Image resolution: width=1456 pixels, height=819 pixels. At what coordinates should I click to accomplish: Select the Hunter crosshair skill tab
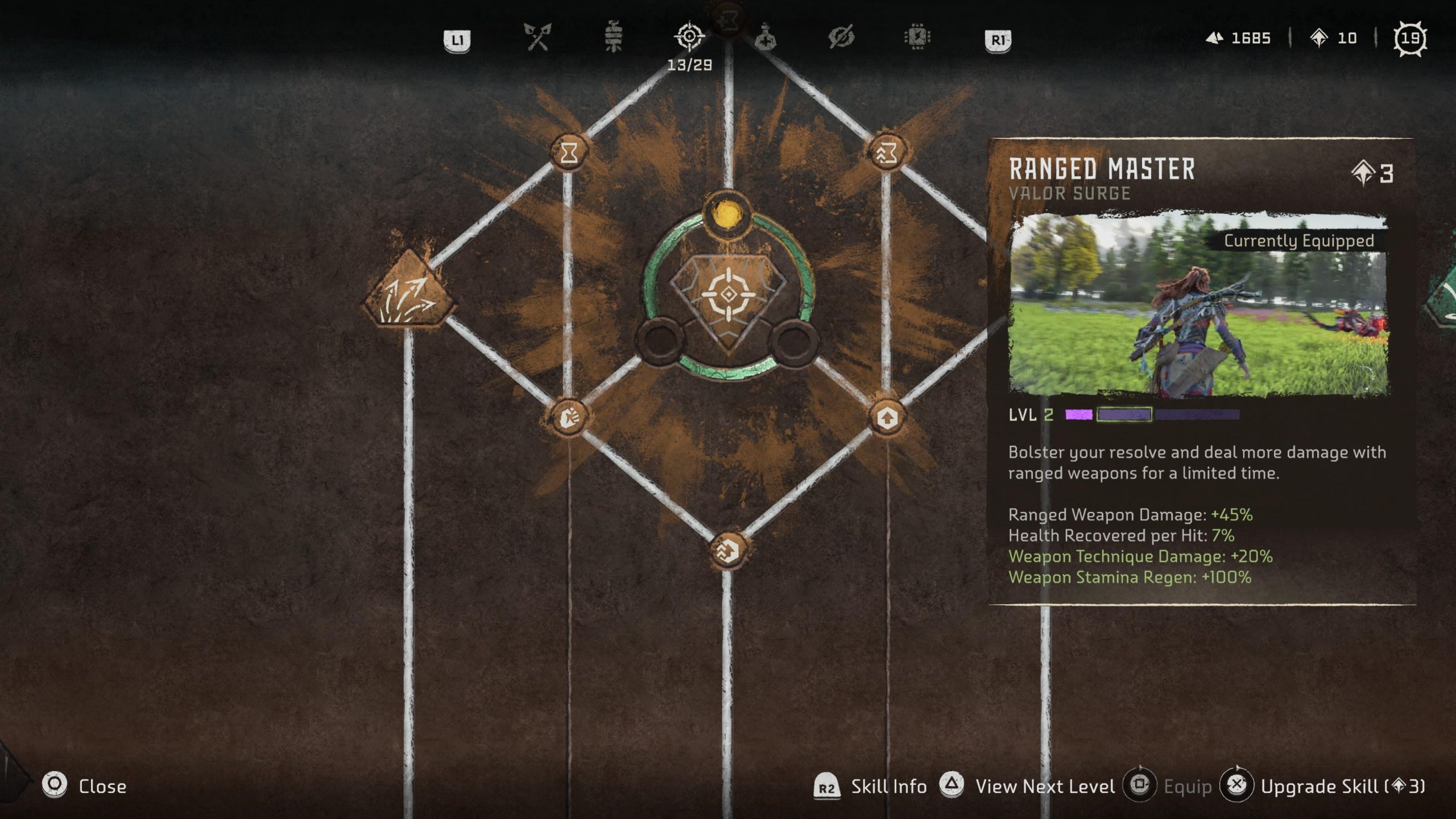(689, 38)
